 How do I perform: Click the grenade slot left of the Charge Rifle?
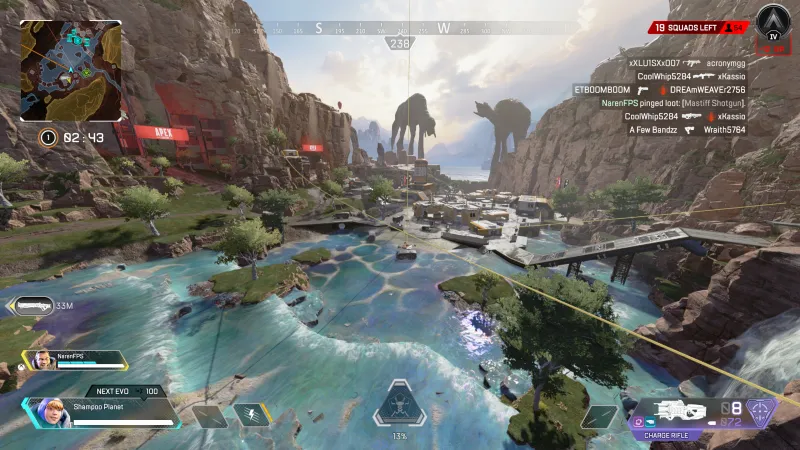point(600,416)
